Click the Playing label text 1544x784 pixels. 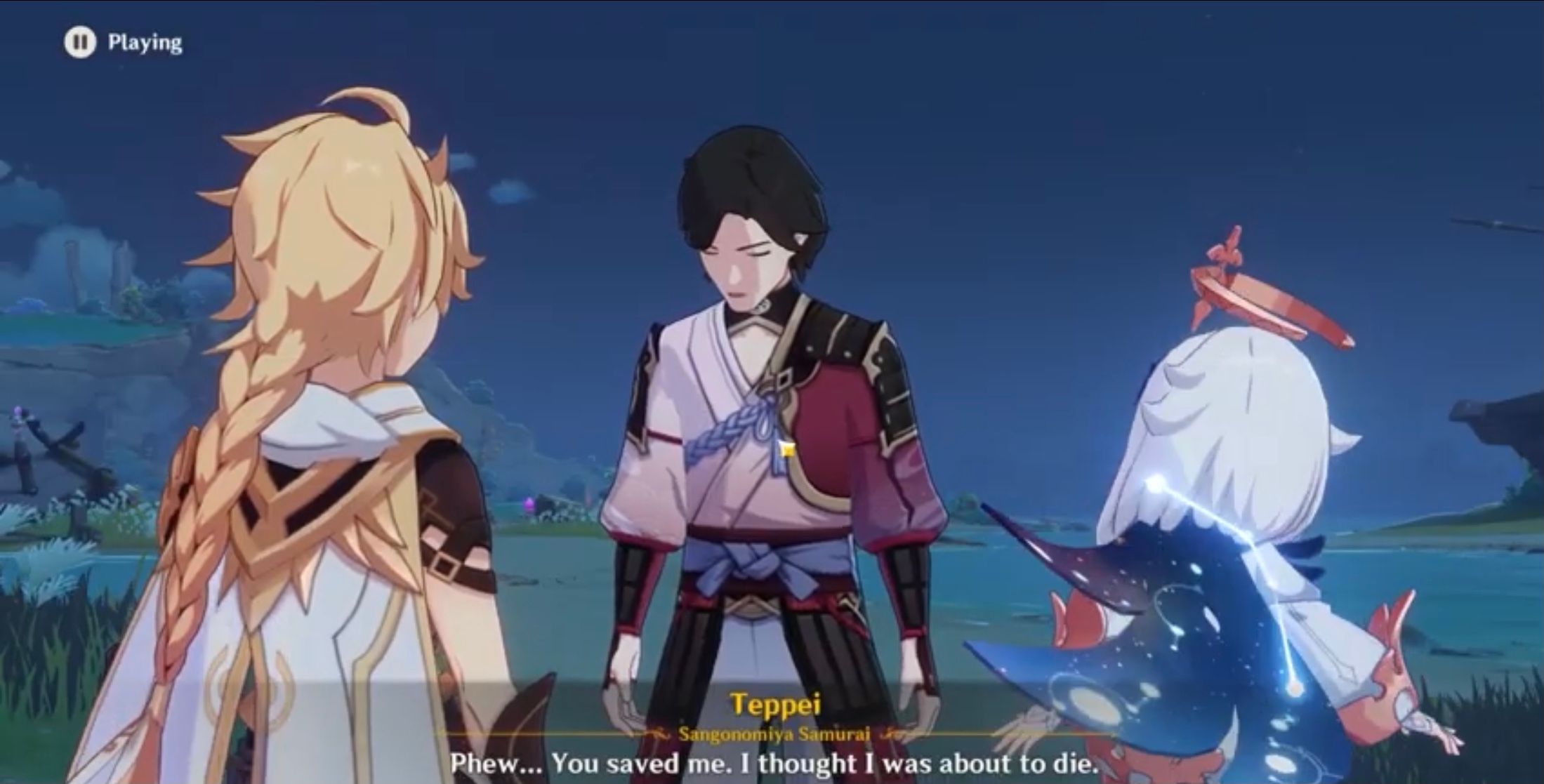coord(145,43)
